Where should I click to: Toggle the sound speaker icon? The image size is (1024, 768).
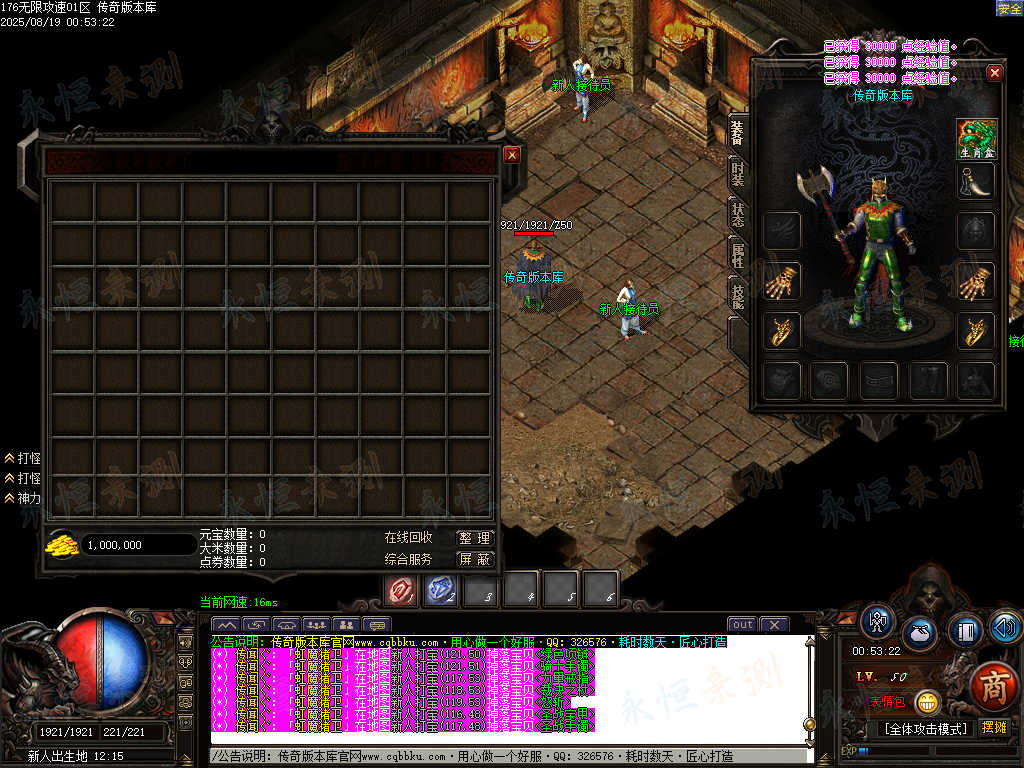click(1005, 626)
